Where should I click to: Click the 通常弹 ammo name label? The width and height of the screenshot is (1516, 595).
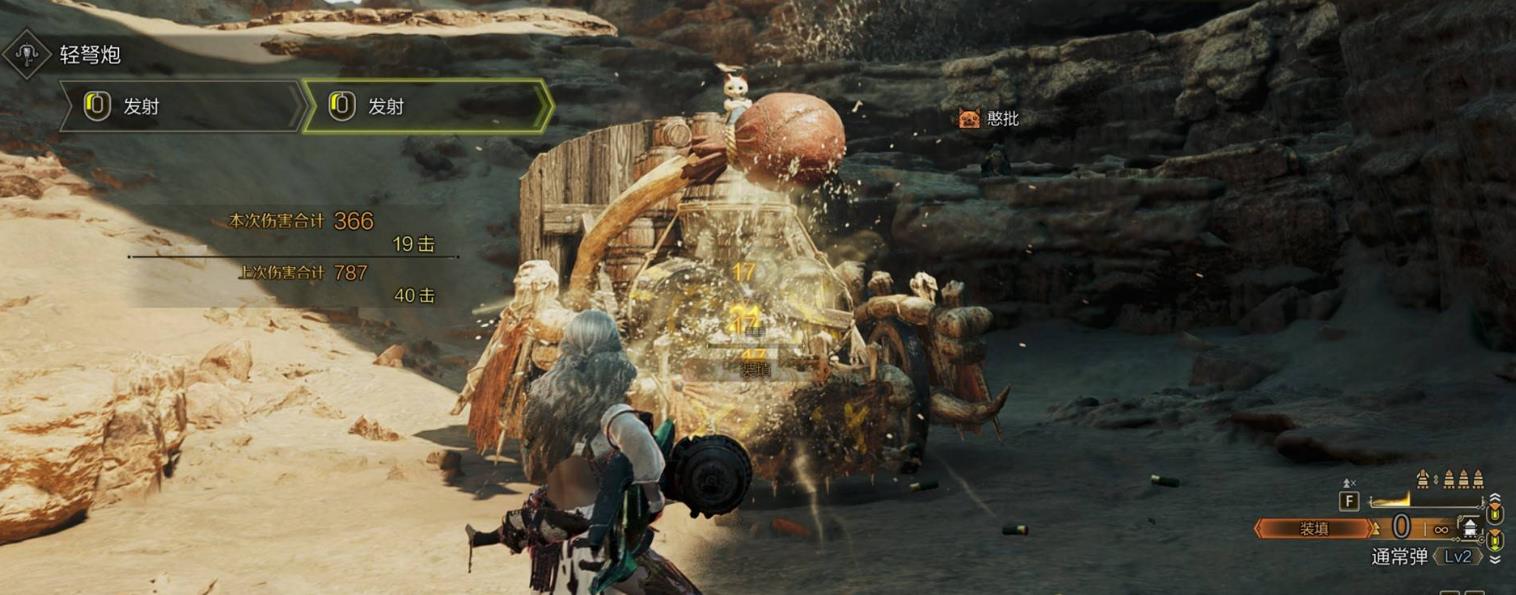[1398, 557]
